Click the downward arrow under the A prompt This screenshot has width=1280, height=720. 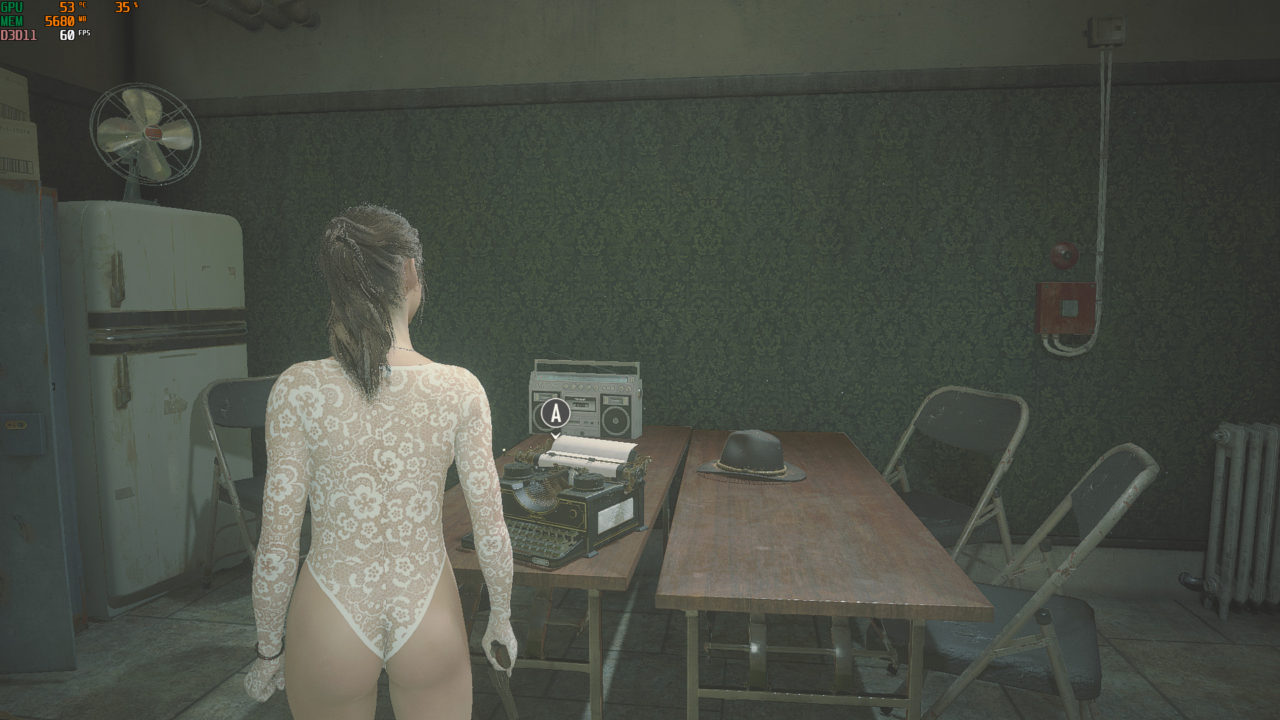click(555, 436)
